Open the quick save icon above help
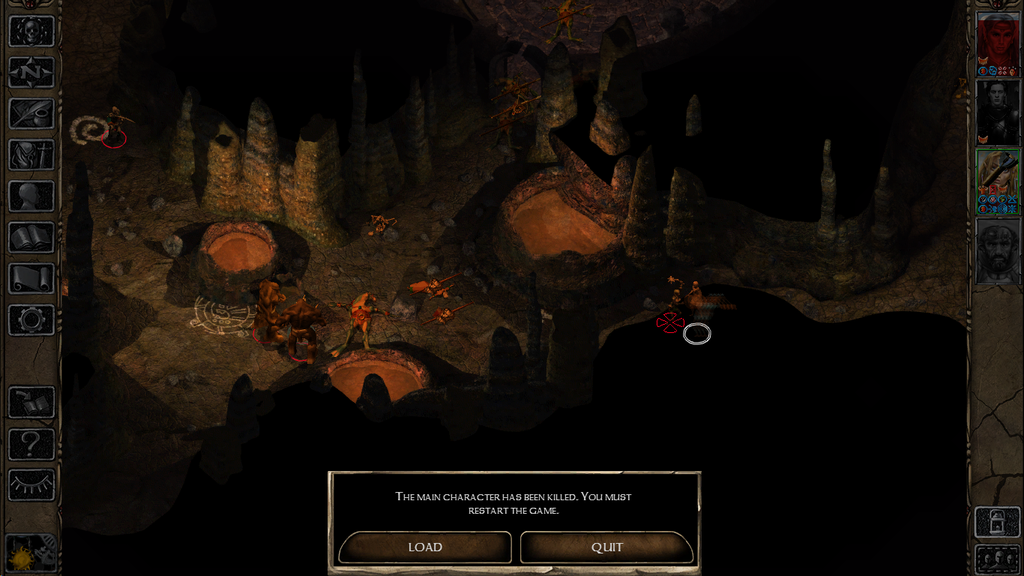 pyautogui.click(x=31, y=402)
